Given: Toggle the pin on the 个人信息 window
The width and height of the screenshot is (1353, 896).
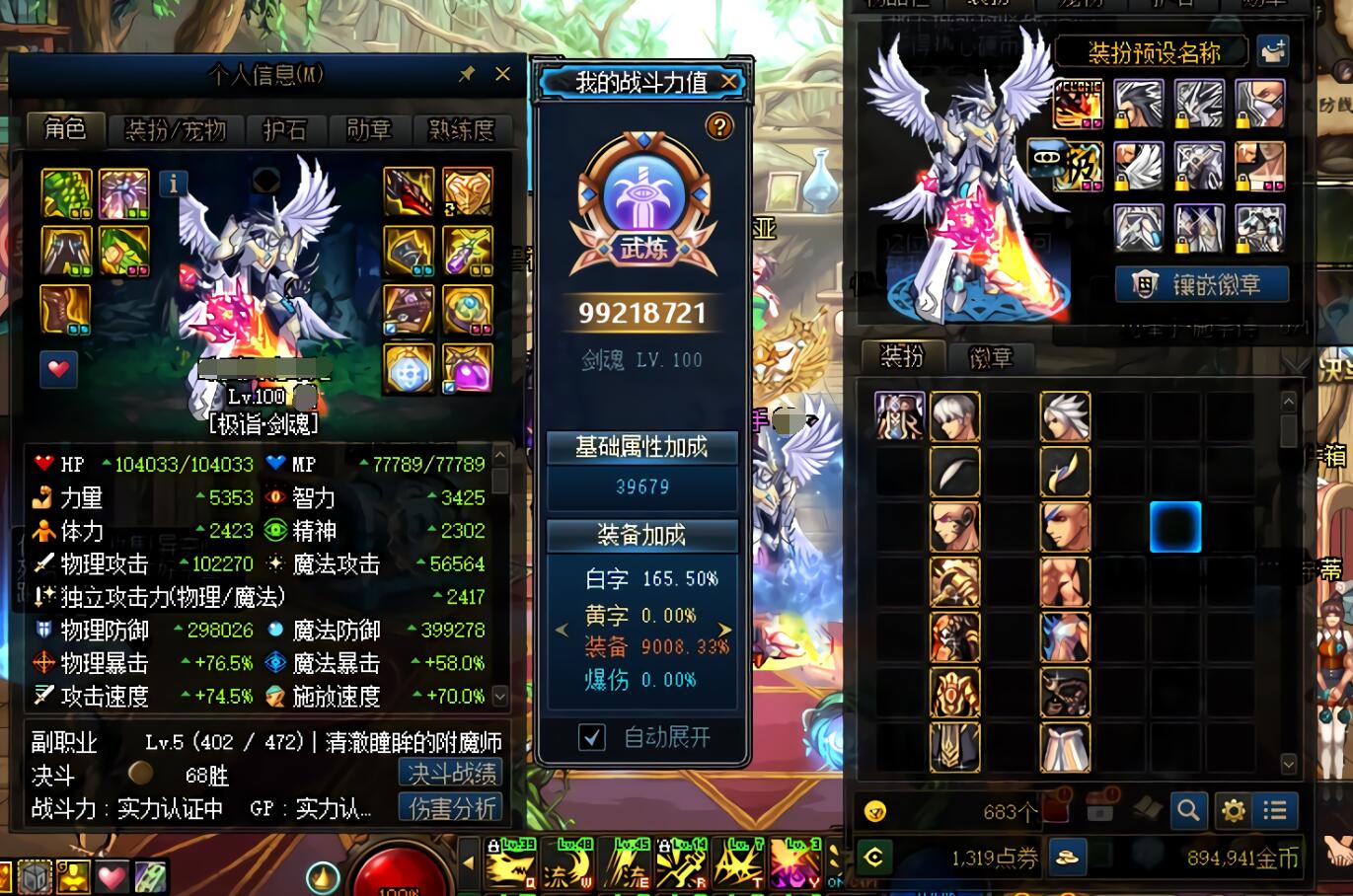Looking at the screenshot, I should click(x=467, y=74).
